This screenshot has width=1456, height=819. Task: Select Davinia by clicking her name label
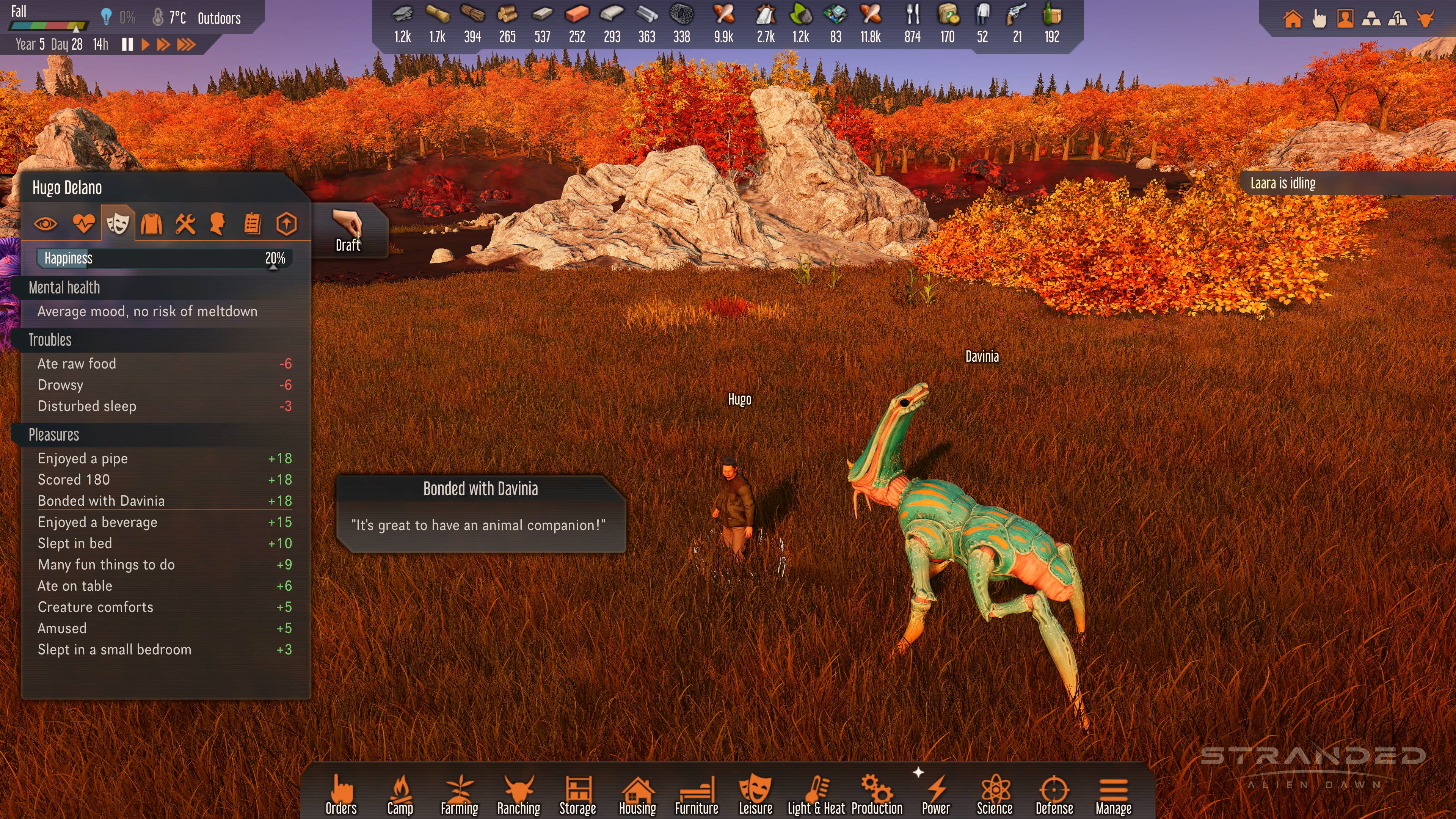(982, 356)
